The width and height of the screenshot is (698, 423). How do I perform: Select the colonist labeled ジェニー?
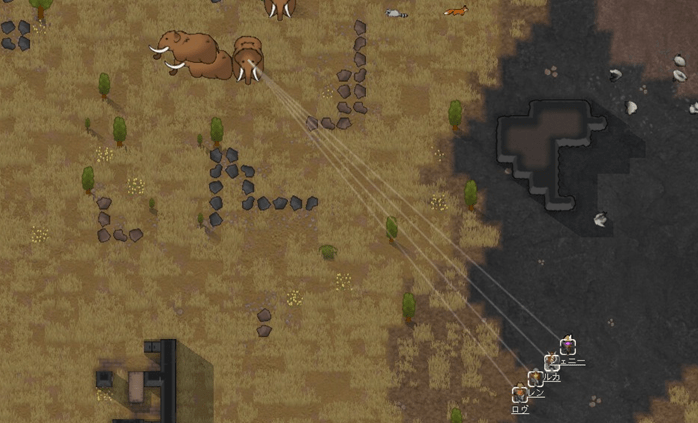[568, 346]
